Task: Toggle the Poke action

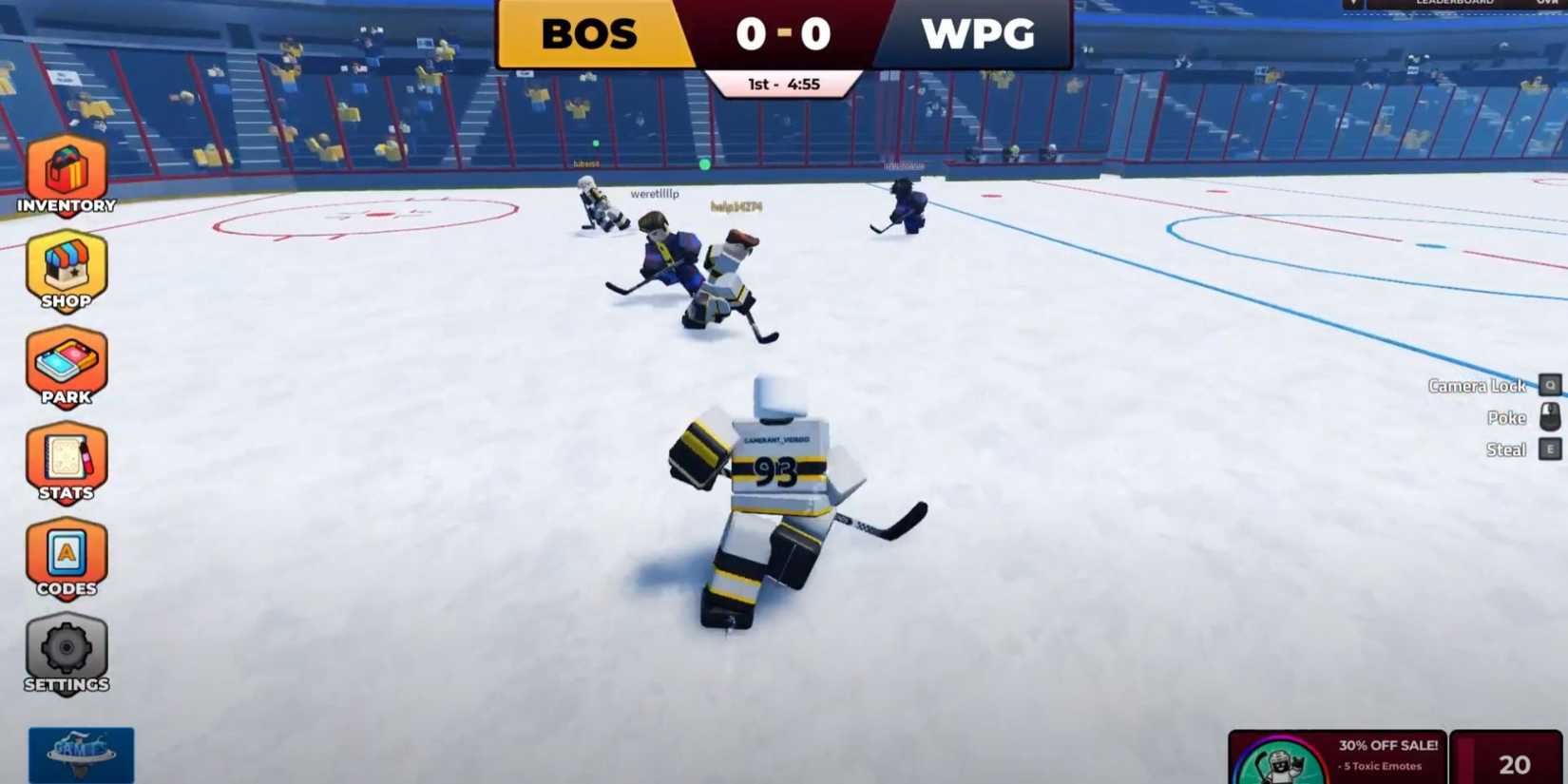Action: [x=1506, y=418]
